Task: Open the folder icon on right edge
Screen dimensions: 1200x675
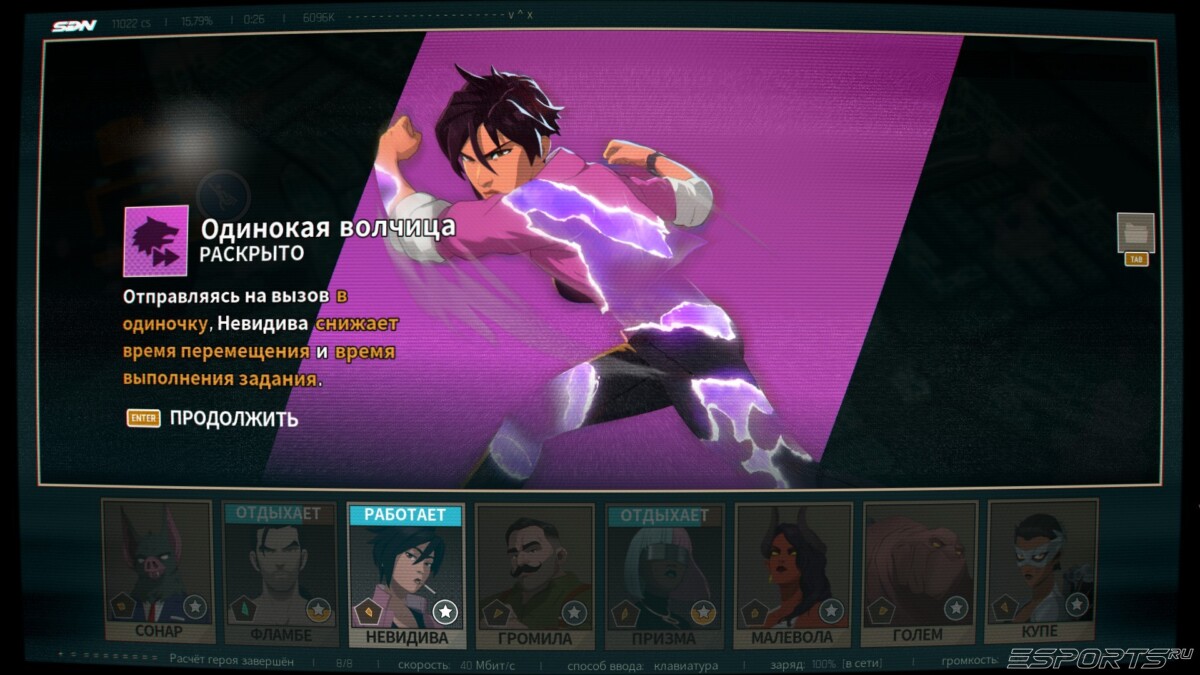Action: (x=1135, y=233)
